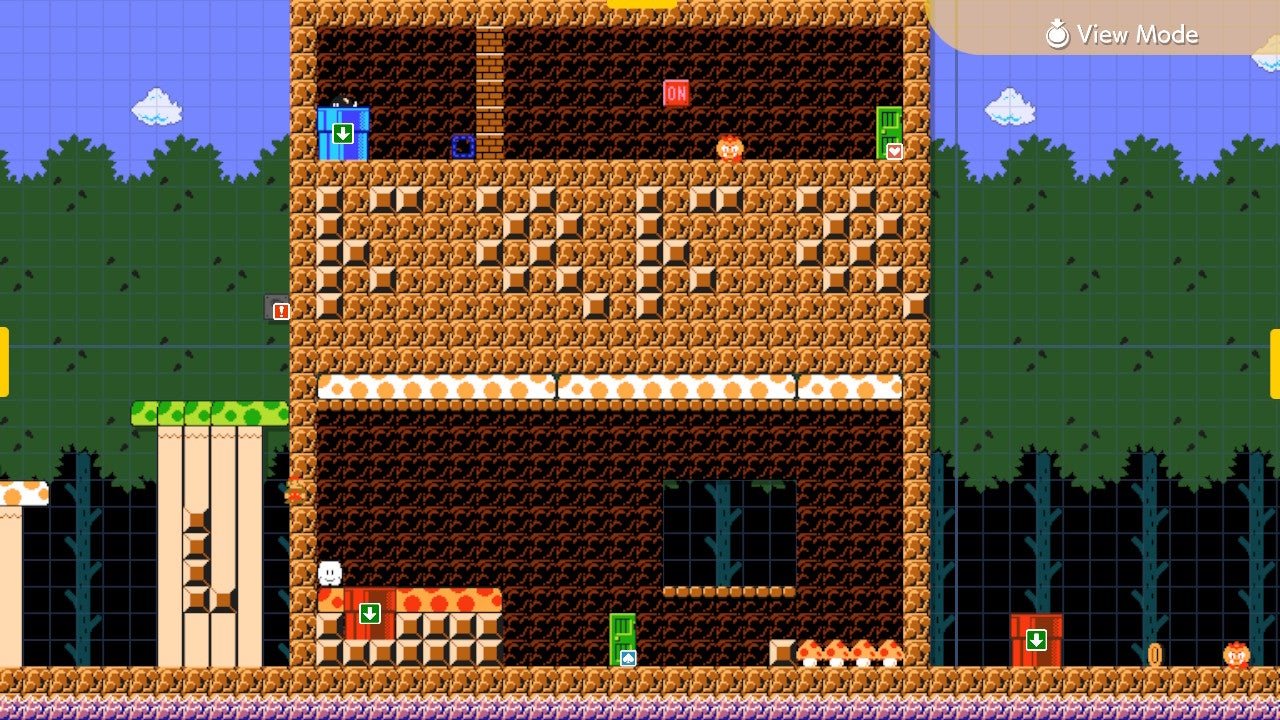
Task: Select the coin in the bottom-right corner
Action: click(1154, 653)
